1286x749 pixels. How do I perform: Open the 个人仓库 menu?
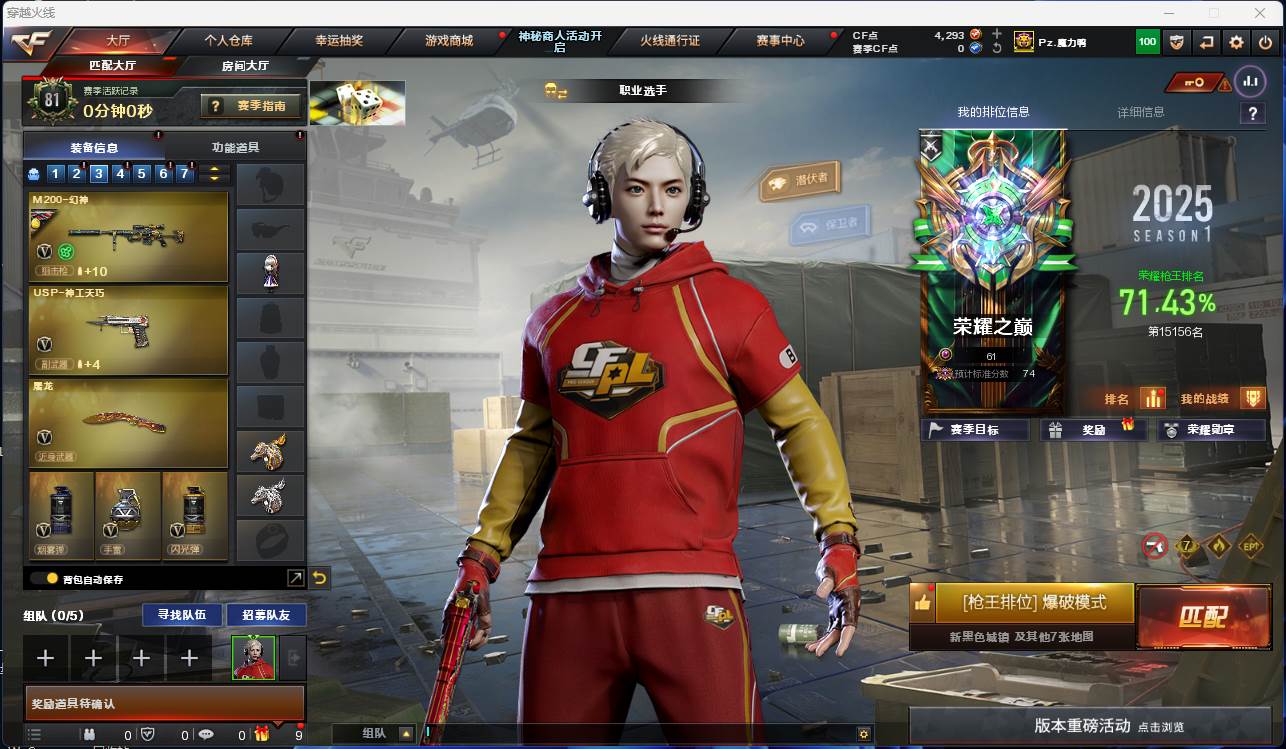point(228,41)
